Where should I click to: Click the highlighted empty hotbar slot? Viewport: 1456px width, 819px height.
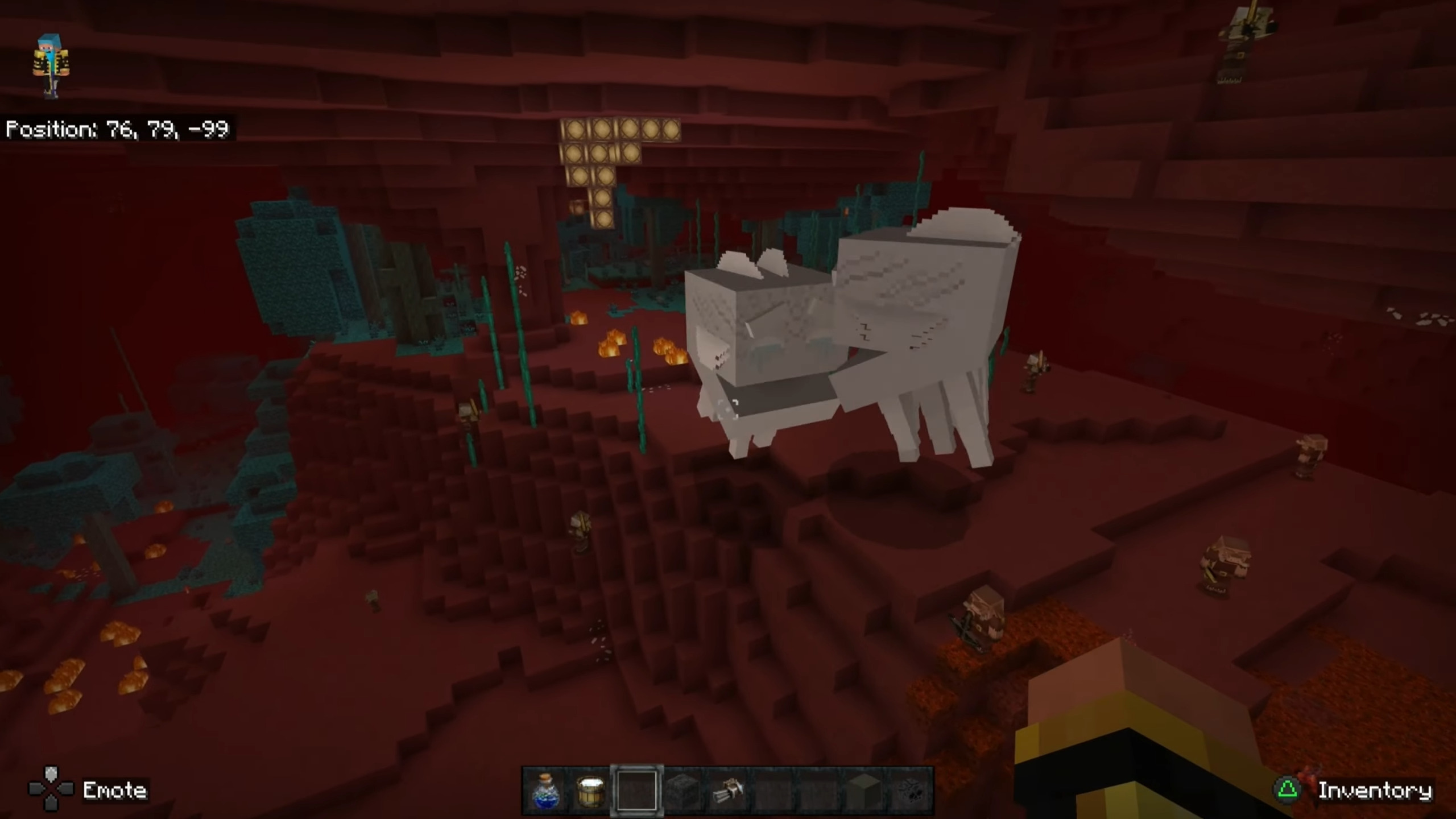(x=636, y=791)
